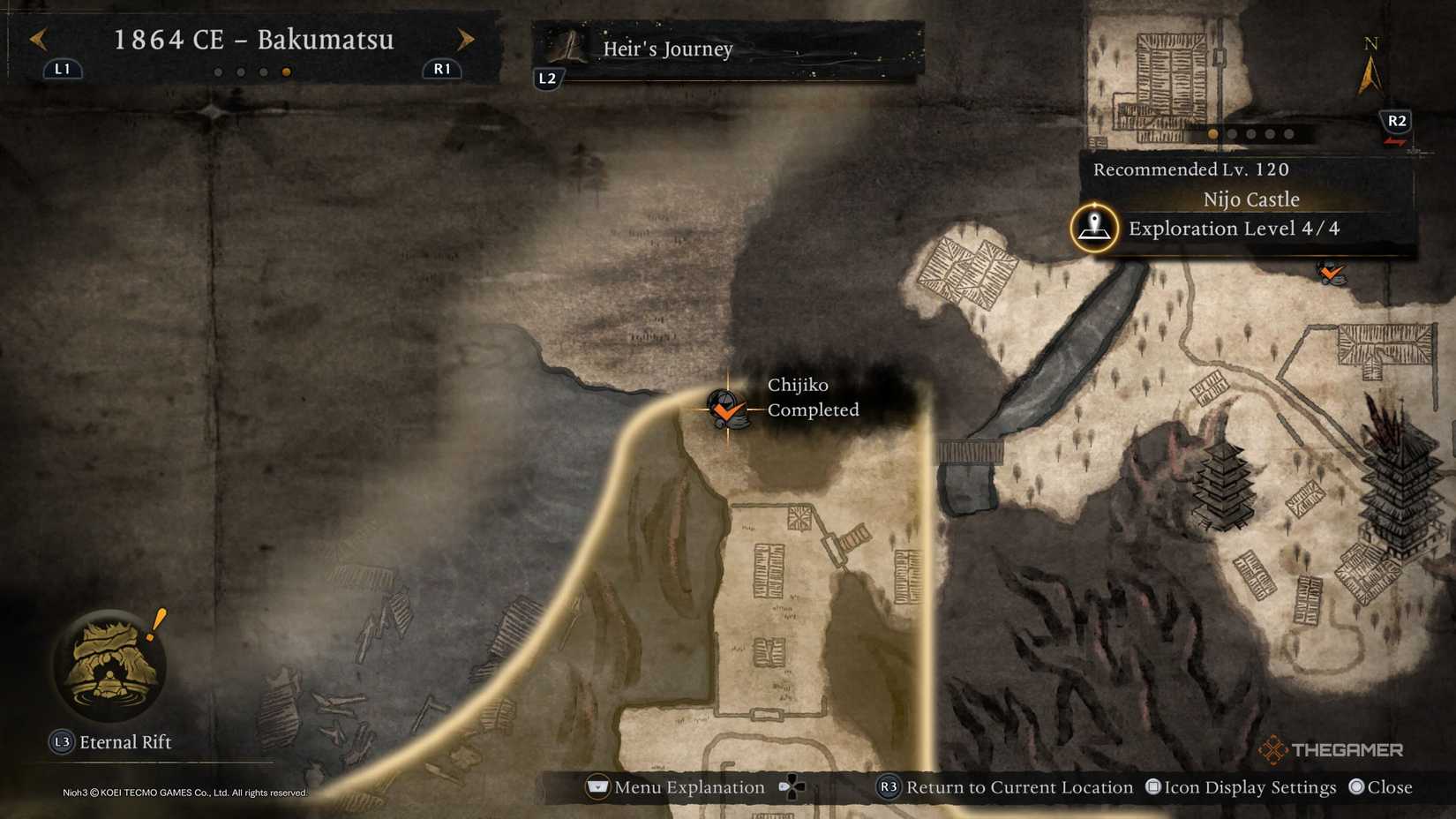Screen dimensions: 1456x819
Task: Click the Nijo Castle map pin icon
Action: (1092, 228)
